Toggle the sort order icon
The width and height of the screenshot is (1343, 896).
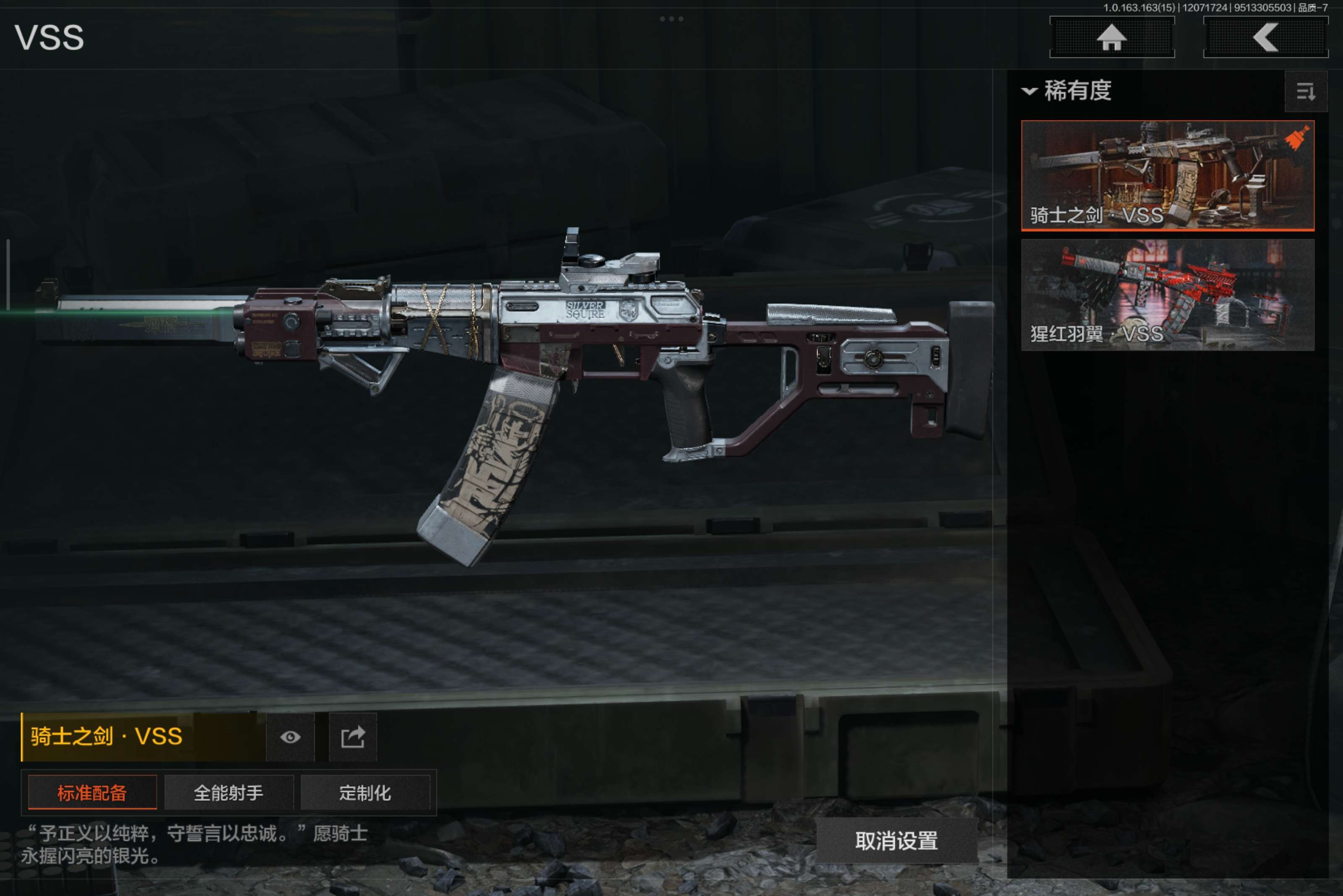1305,91
